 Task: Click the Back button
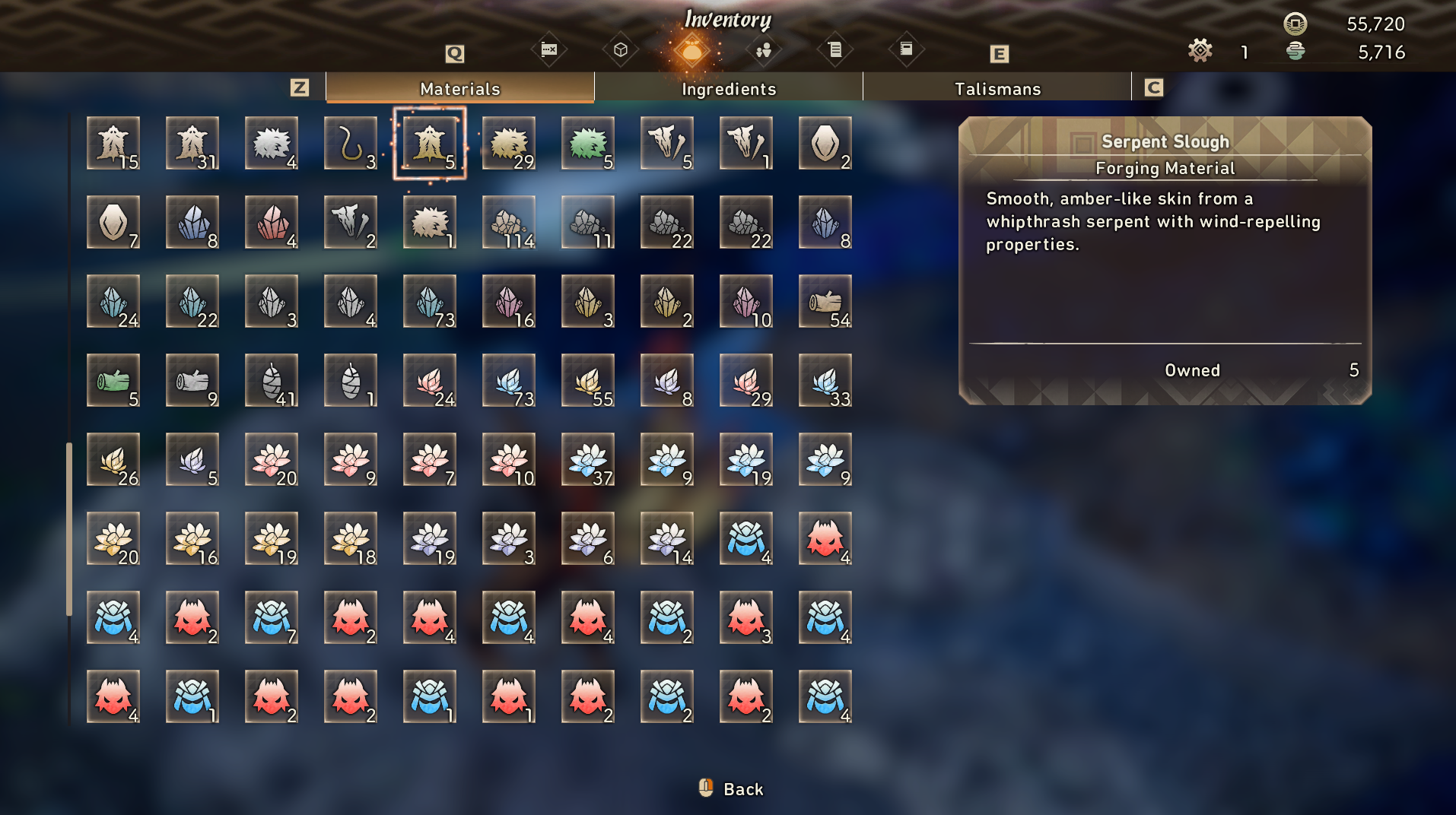[x=732, y=789]
